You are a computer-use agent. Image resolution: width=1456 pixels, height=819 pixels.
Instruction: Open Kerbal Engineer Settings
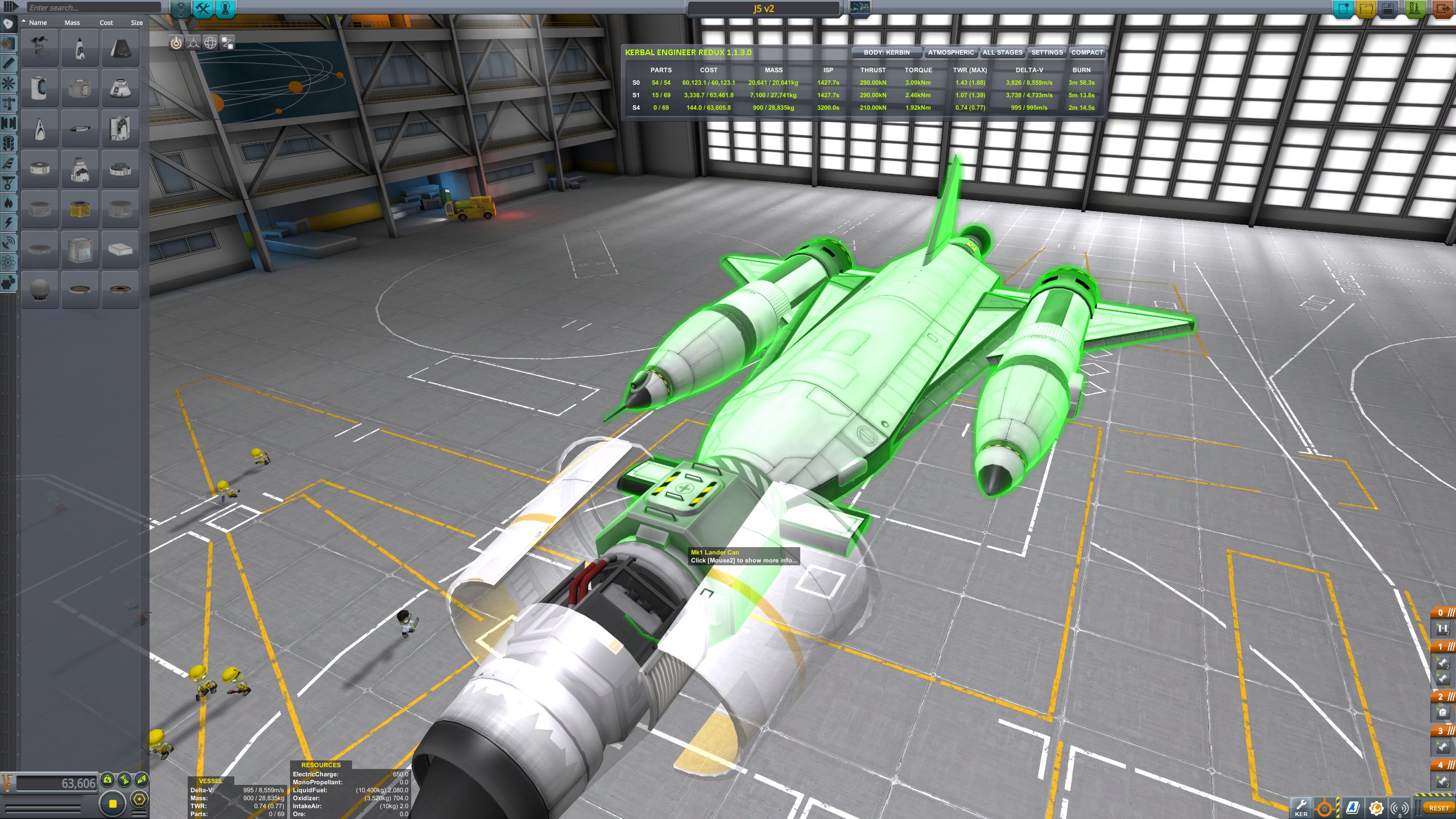click(1046, 52)
